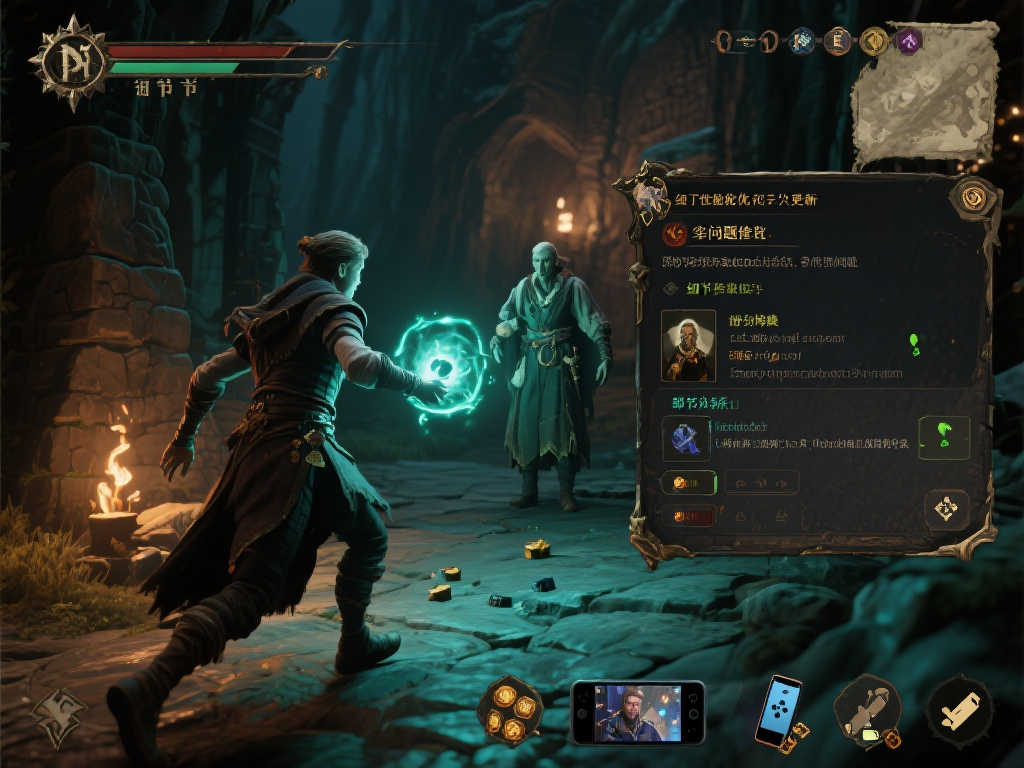Activate the blue crystal icon
This screenshot has width=1024, height=768.
point(802,41)
